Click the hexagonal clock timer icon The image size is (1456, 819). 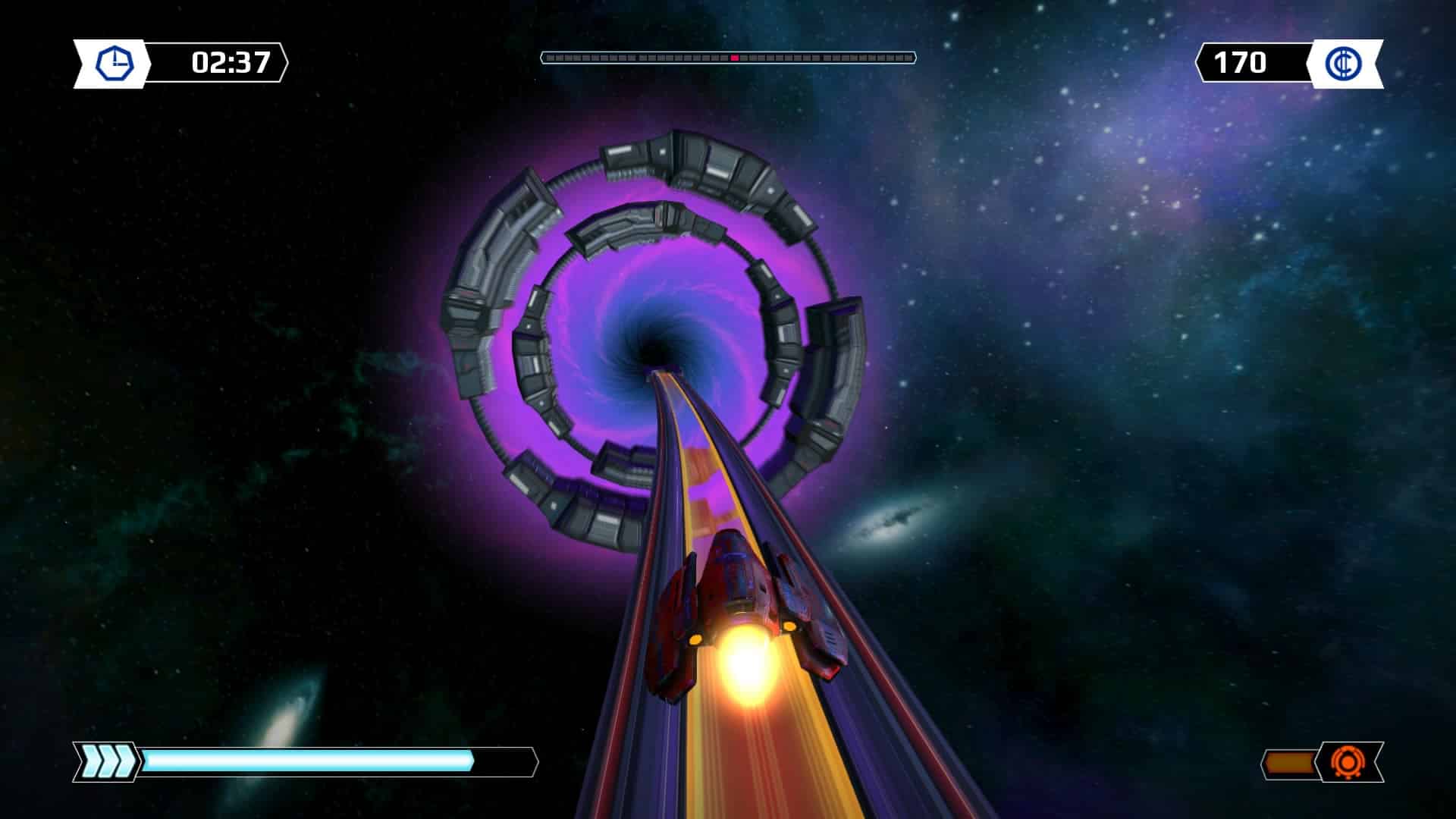coord(115,63)
